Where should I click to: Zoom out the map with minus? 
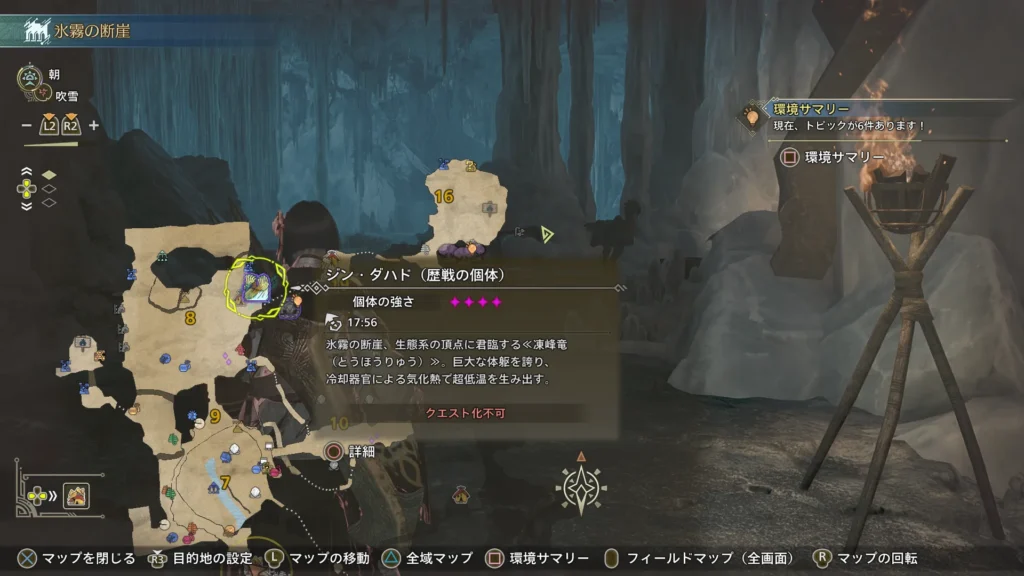[x=27, y=126]
